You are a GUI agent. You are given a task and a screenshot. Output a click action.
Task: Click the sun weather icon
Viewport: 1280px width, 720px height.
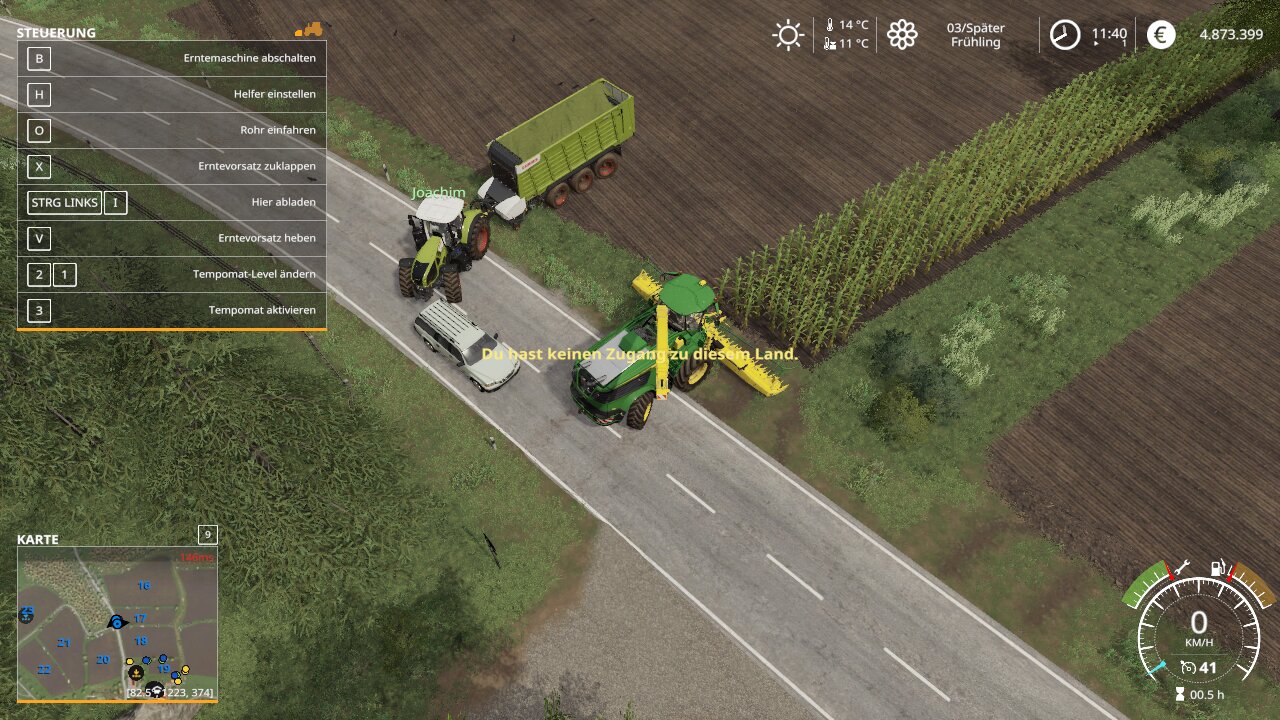tap(788, 35)
